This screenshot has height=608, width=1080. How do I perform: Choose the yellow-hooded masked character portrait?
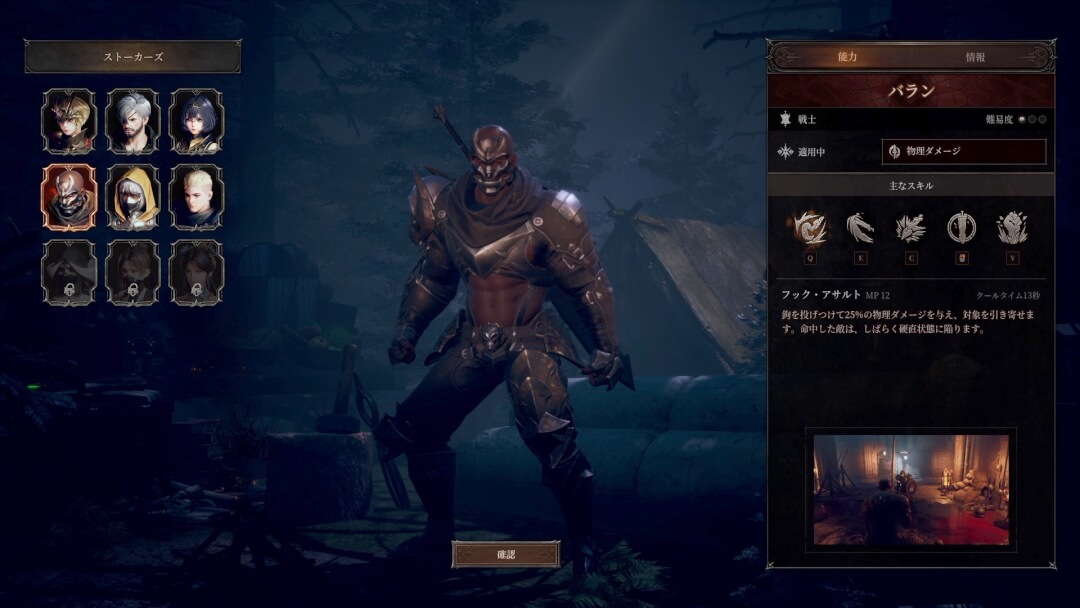click(133, 197)
